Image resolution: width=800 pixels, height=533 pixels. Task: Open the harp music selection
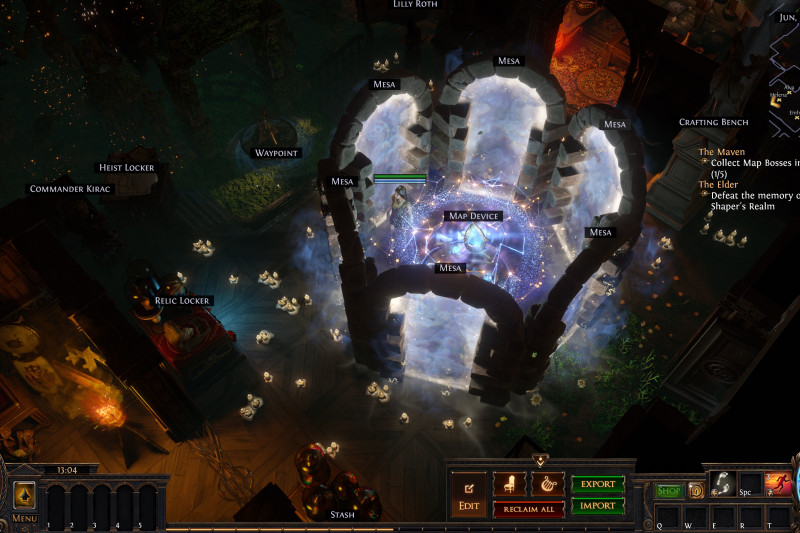pos(547,484)
